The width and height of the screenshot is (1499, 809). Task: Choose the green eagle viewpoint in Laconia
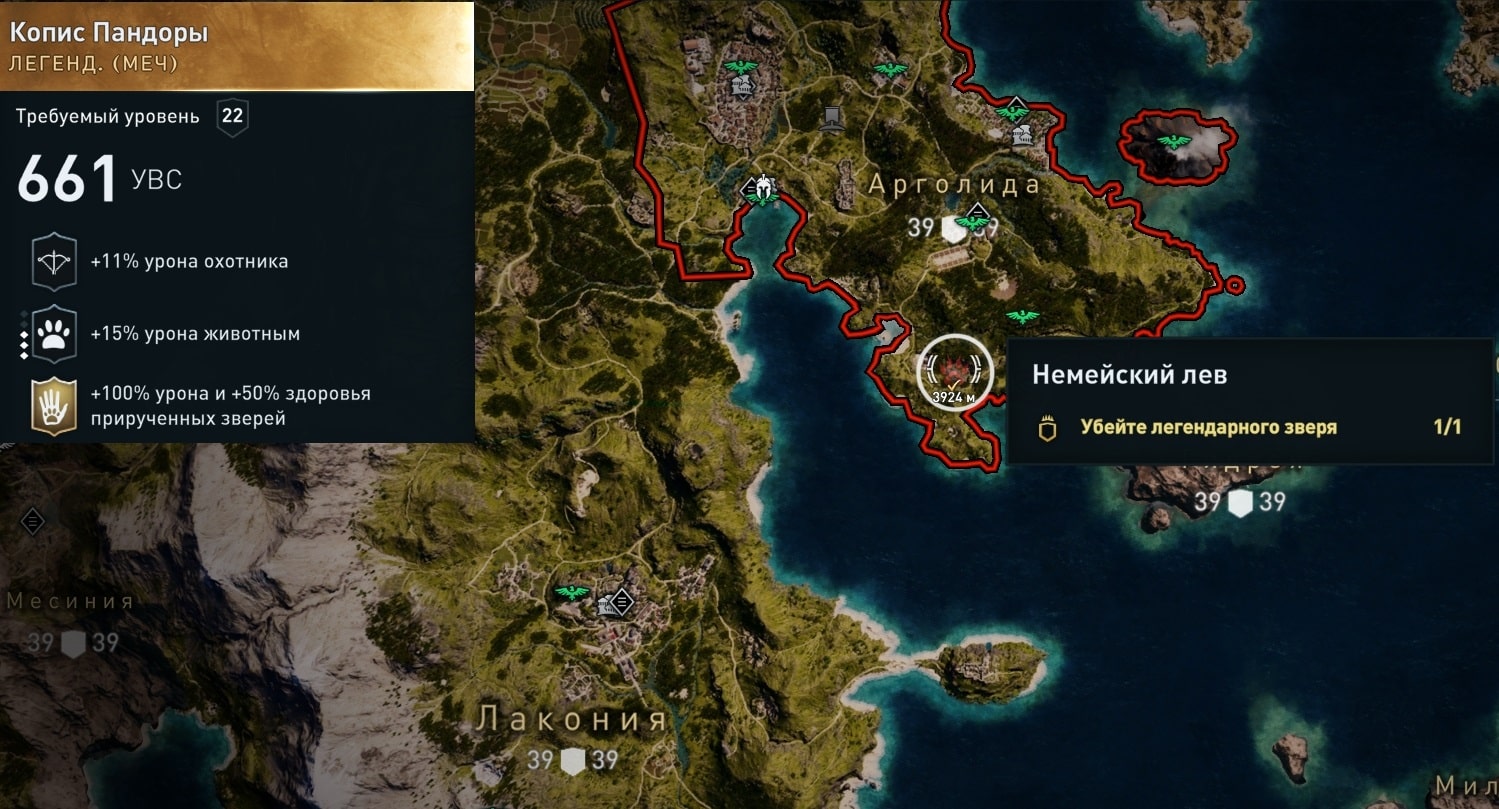[x=572, y=592]
